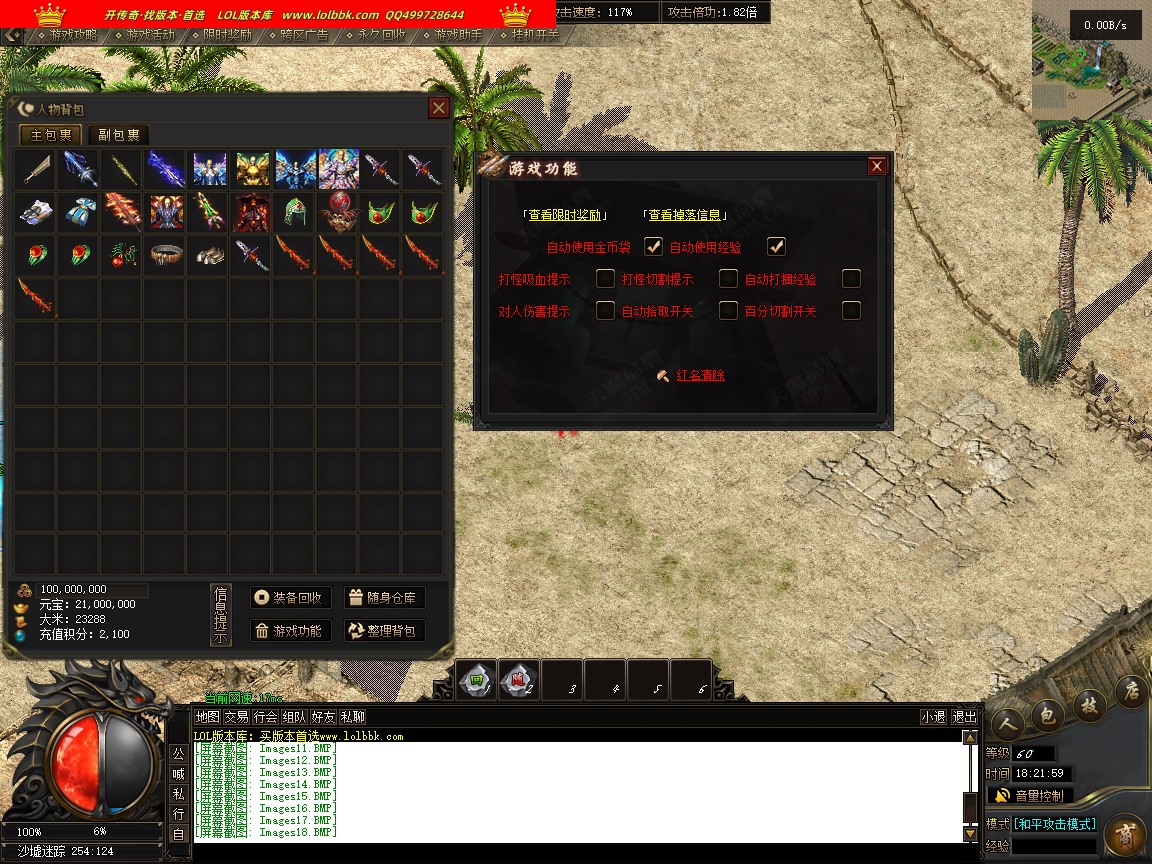Uncheck the 自动使用经验 checkbox

tap(776, 246)
